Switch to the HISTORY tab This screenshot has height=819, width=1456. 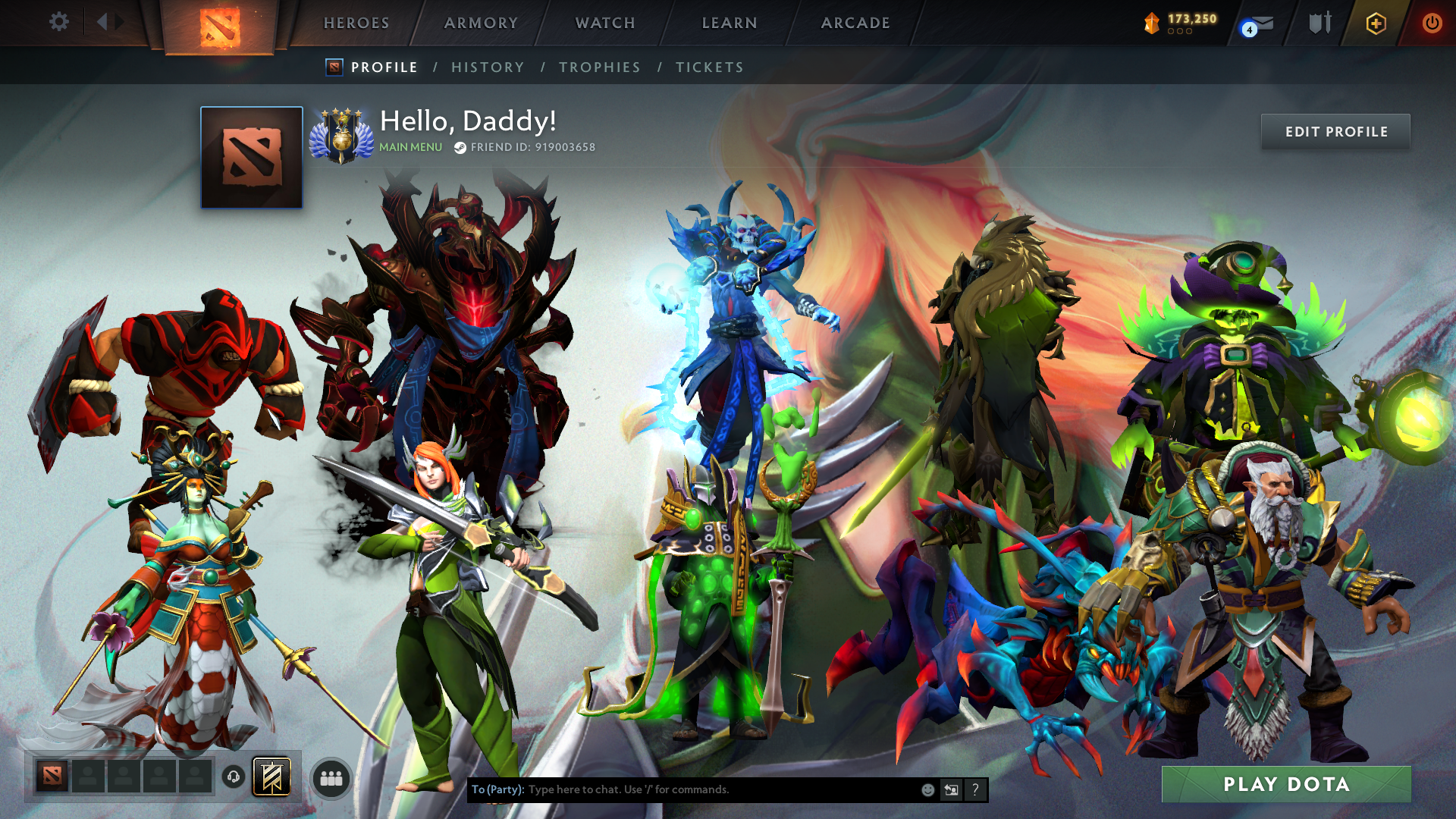[x=488, y=67]
